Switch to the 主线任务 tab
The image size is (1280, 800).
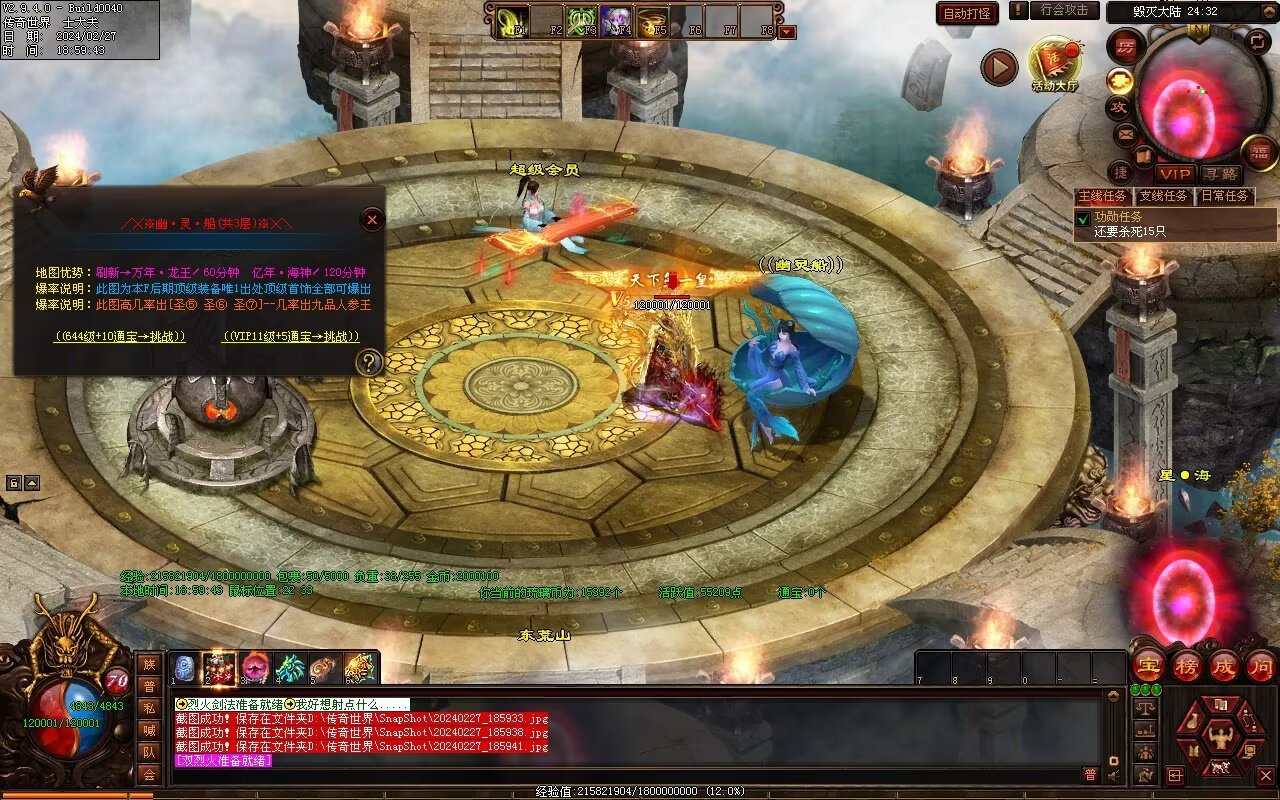pyautogui.click(x=1102, y=196)
